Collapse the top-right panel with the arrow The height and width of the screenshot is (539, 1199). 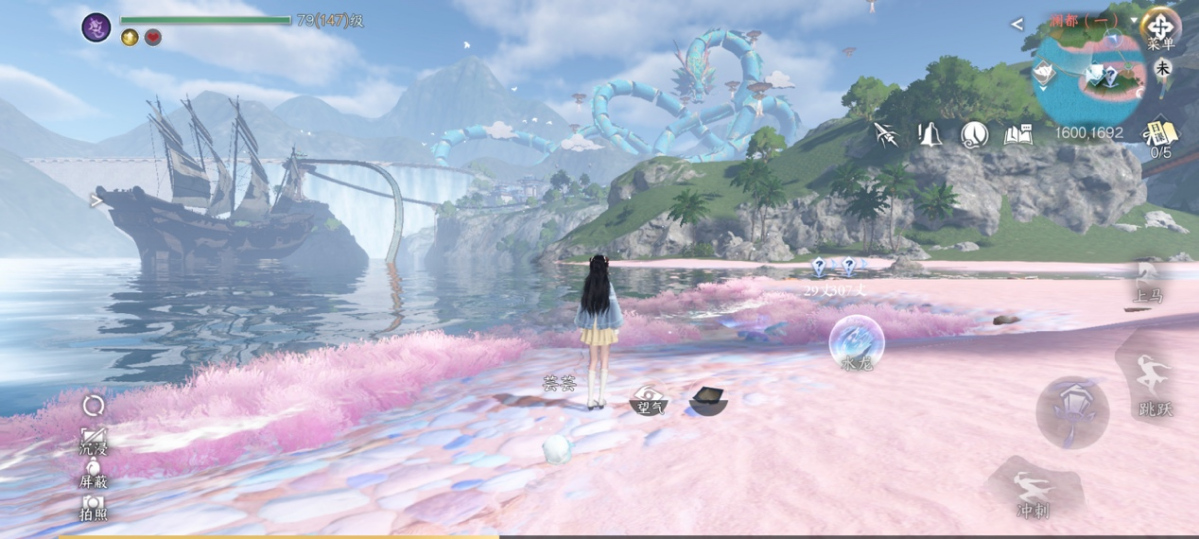pos(1017,24)
